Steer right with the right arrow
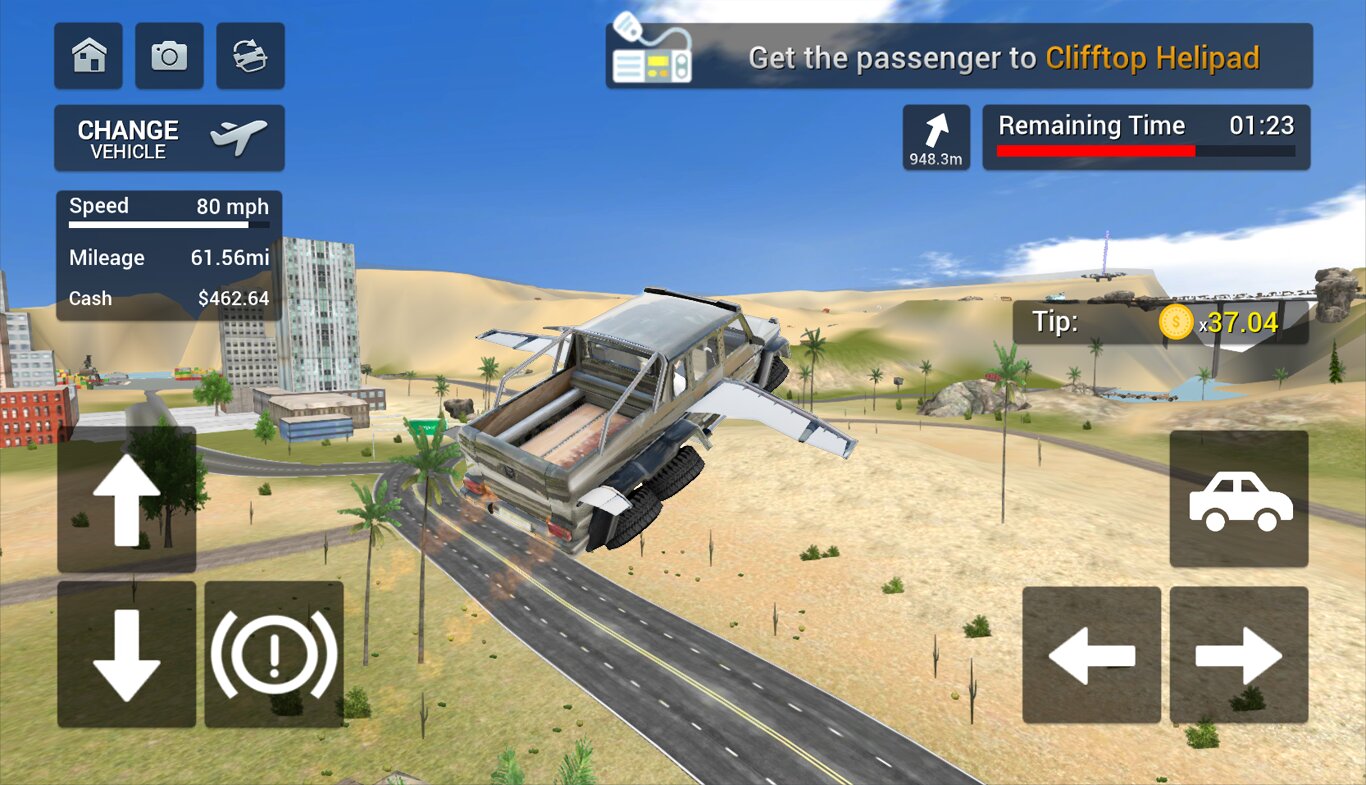 (1239, 656)
